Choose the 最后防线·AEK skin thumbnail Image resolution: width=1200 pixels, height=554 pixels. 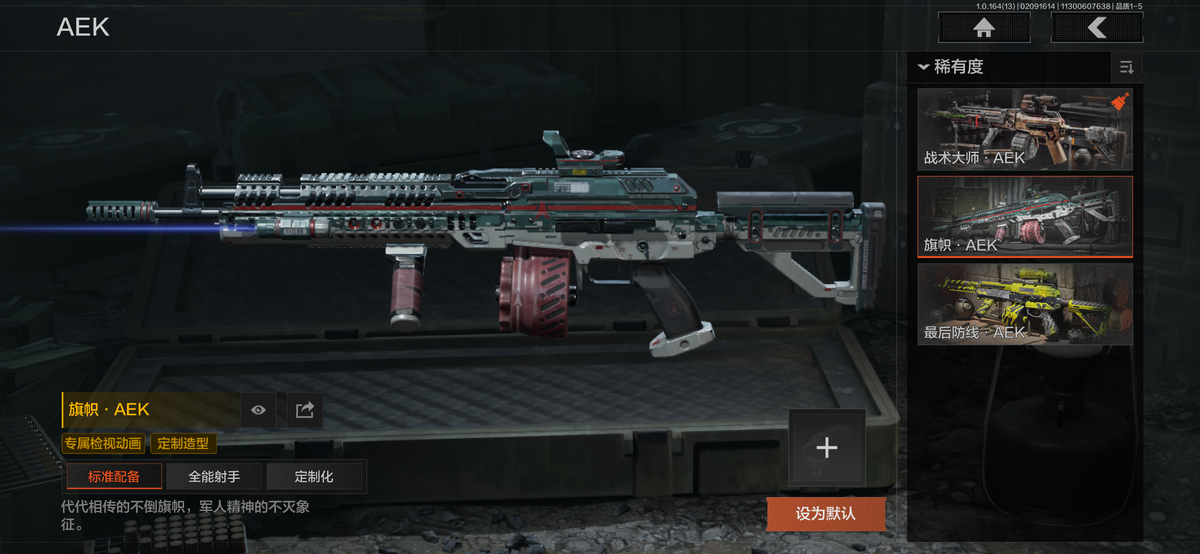tap(1025, 304)
